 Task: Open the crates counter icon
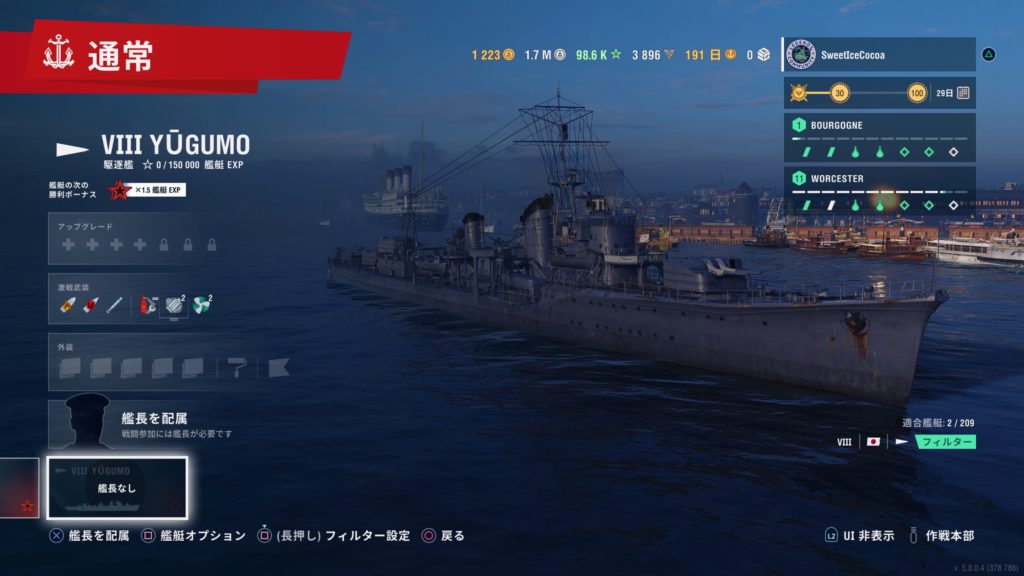[757, 55]
